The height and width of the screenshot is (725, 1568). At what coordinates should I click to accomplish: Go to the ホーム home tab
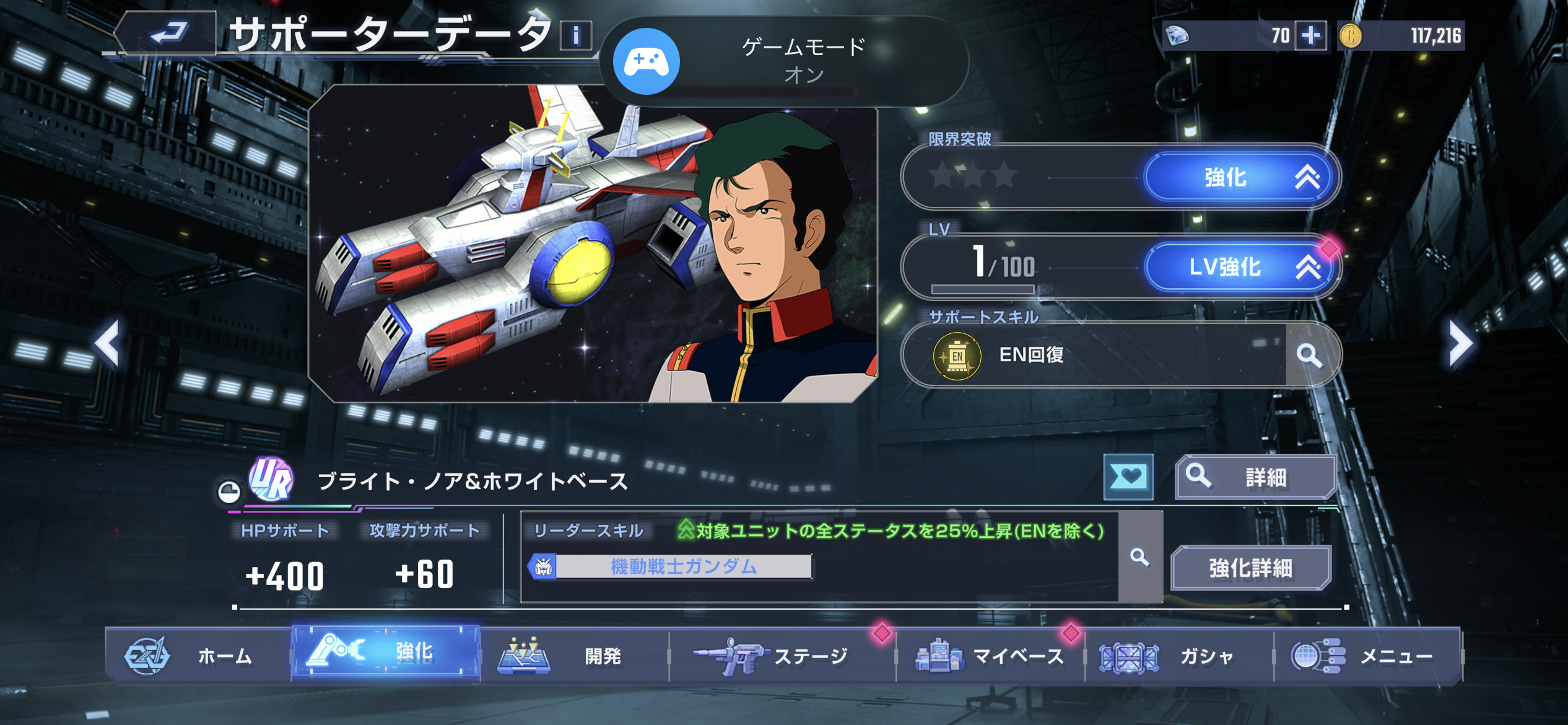point(198,656)
